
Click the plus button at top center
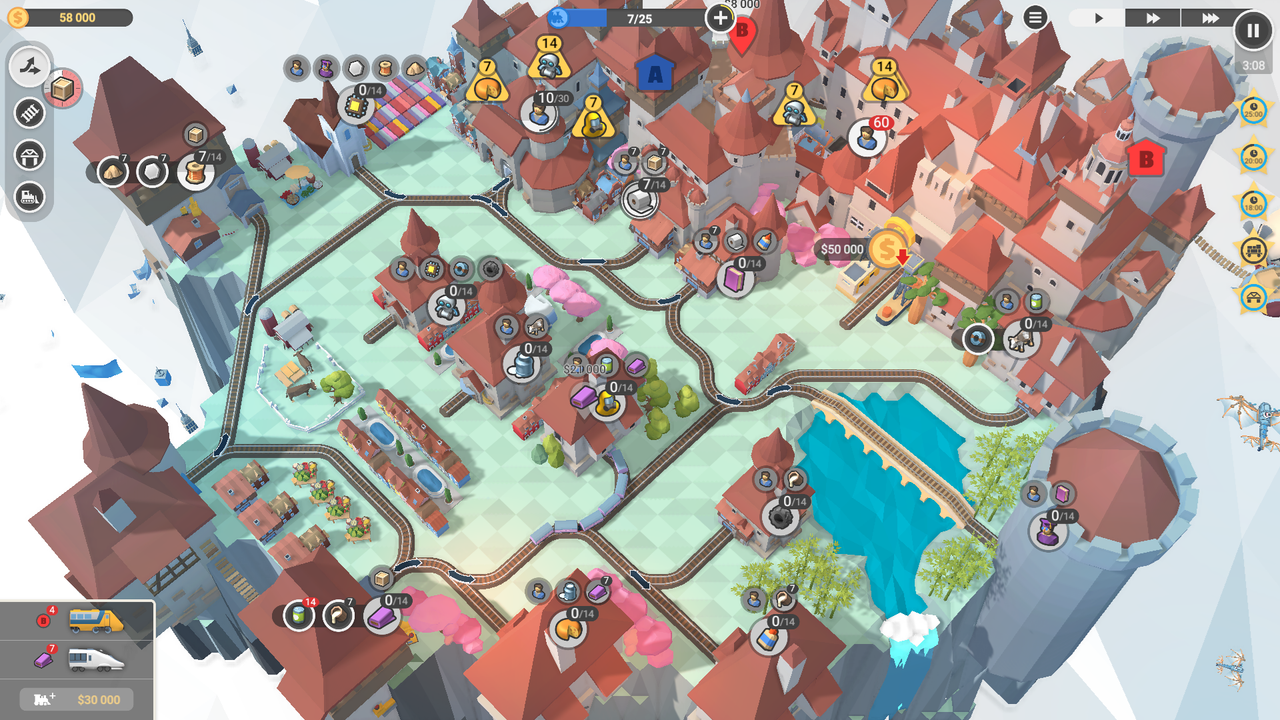coord(718,18)
